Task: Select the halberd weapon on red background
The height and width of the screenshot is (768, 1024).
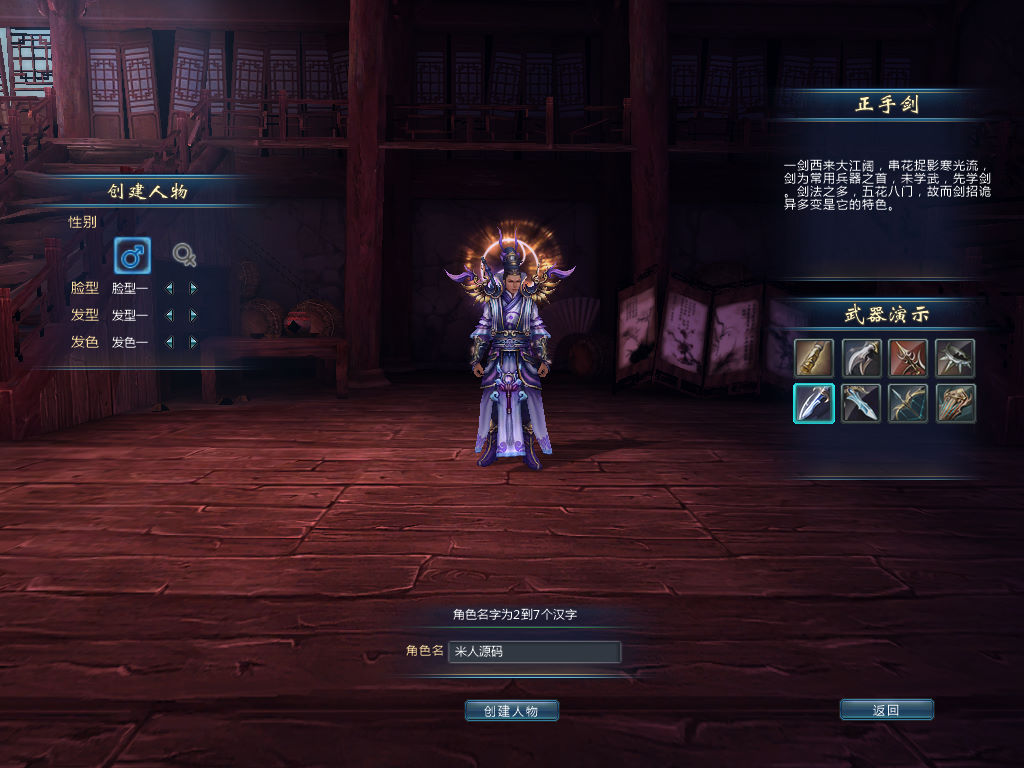Action: tap(908, 358)
